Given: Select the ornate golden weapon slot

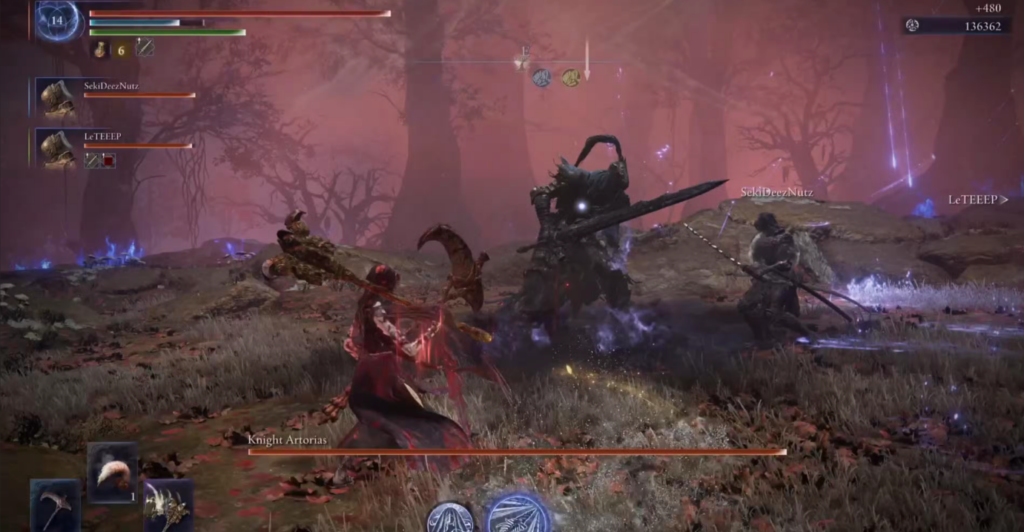Looking at the screenshot, I should click(167, 506).
